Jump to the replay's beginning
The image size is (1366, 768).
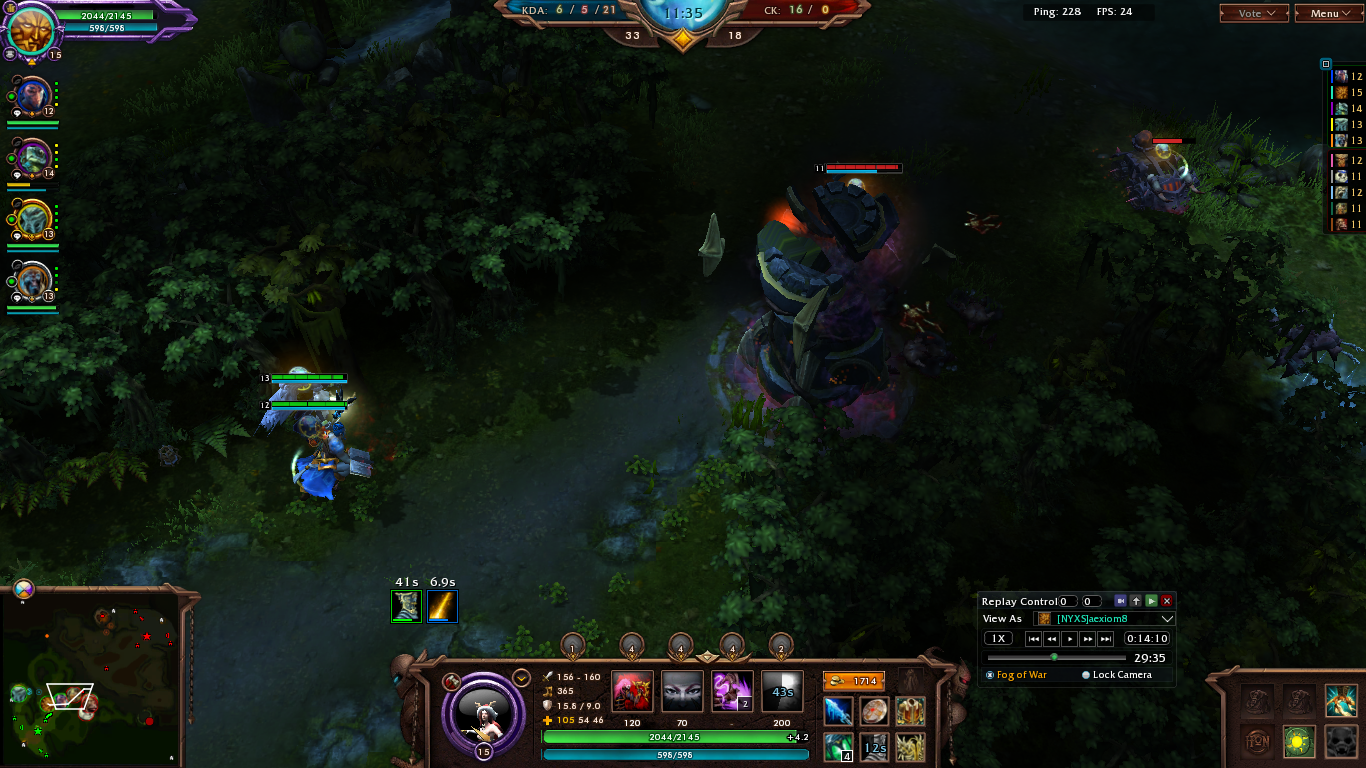[x=1034, y=639]
